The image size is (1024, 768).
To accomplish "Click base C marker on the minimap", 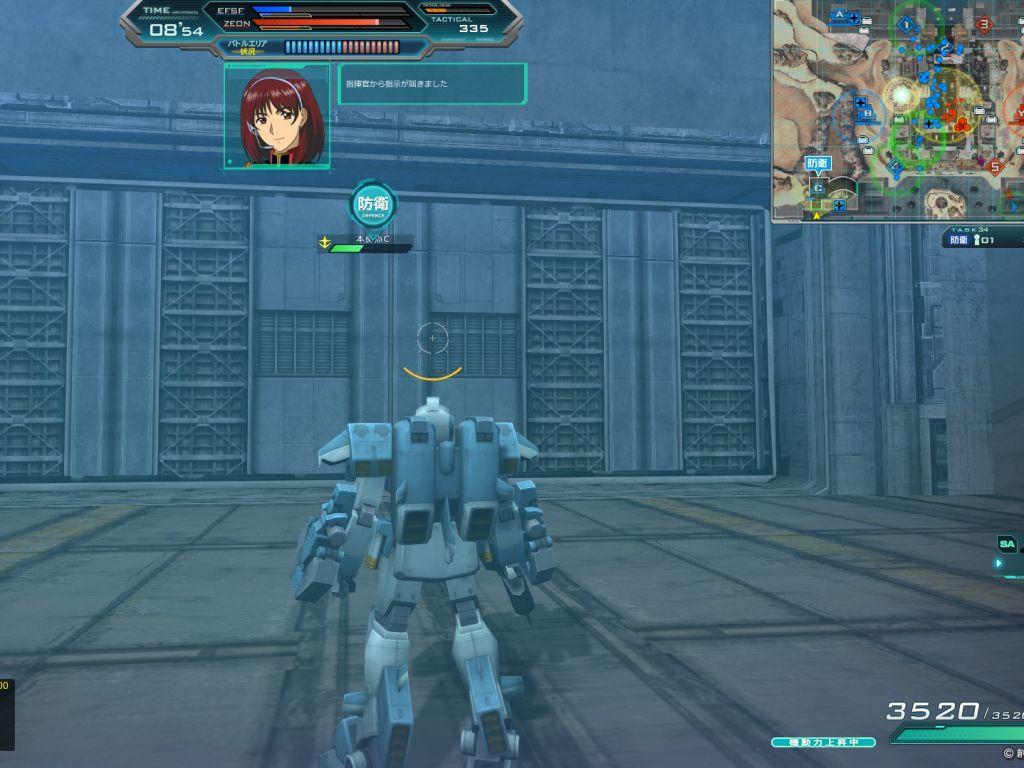I will (818, 187).
